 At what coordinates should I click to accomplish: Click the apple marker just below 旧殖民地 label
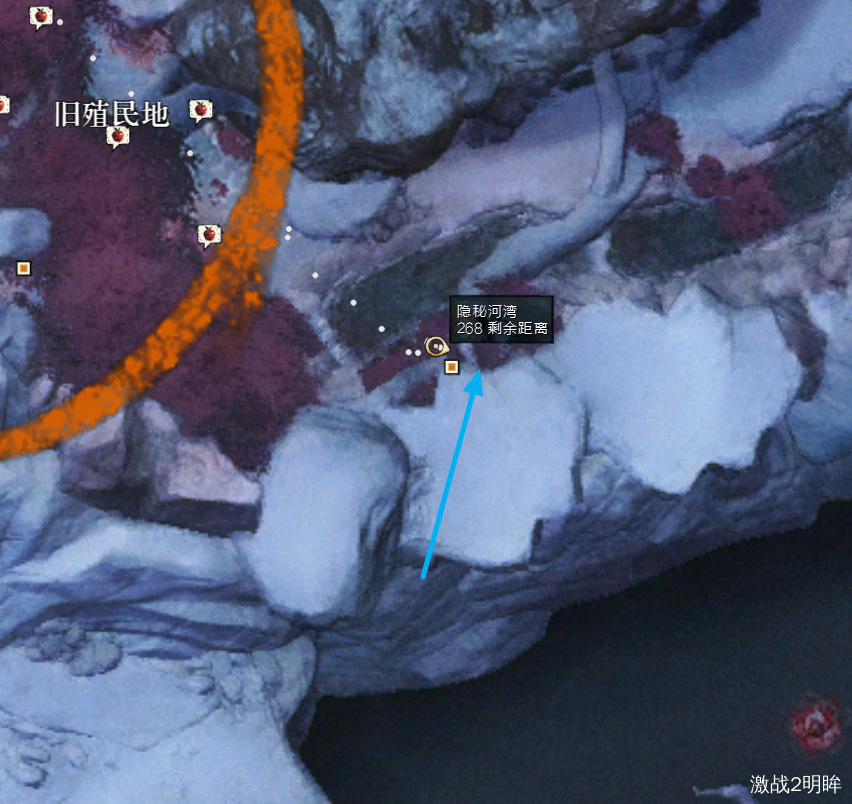tap(117, 136)
